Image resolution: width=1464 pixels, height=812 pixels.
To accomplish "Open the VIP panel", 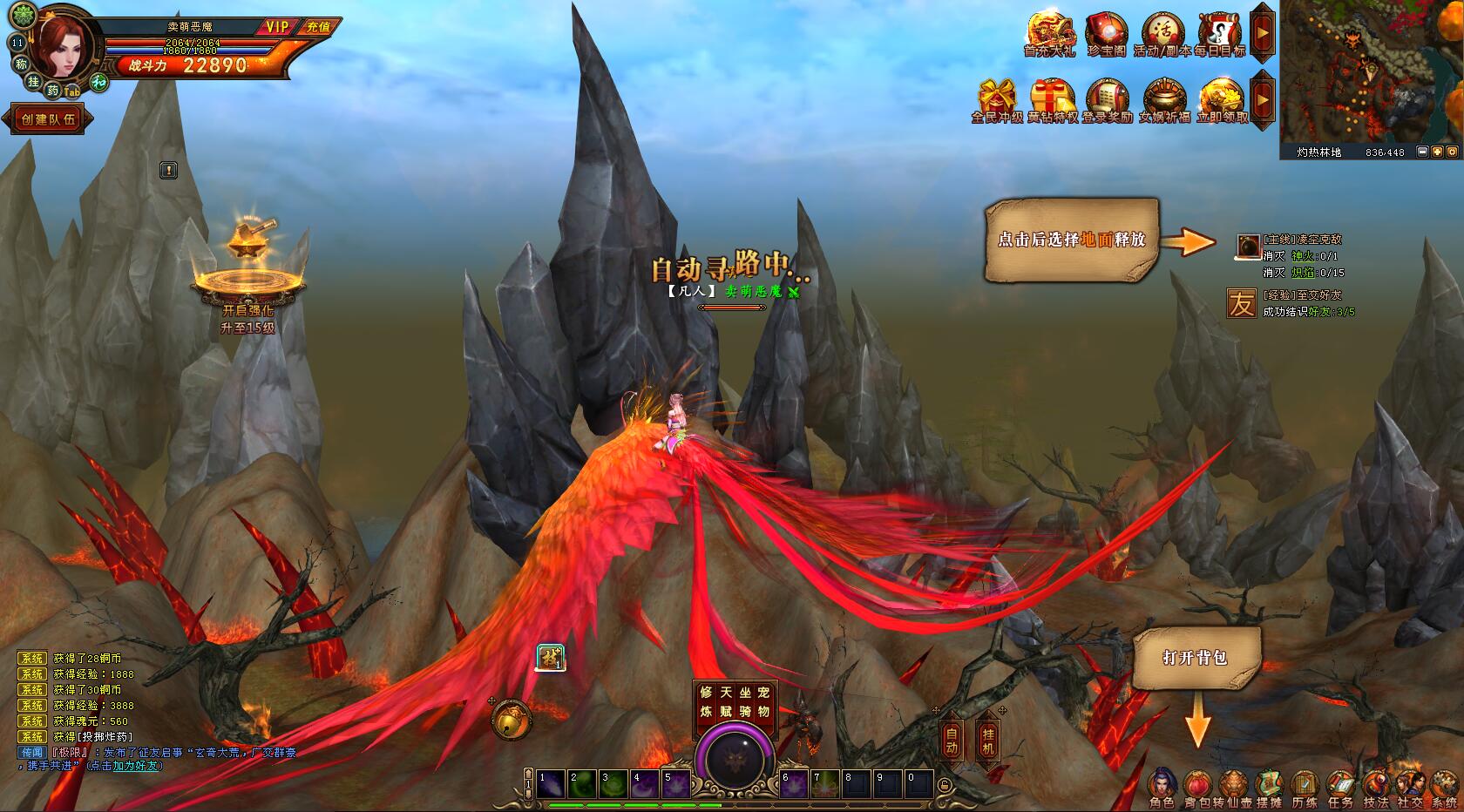I will (277, 27).
